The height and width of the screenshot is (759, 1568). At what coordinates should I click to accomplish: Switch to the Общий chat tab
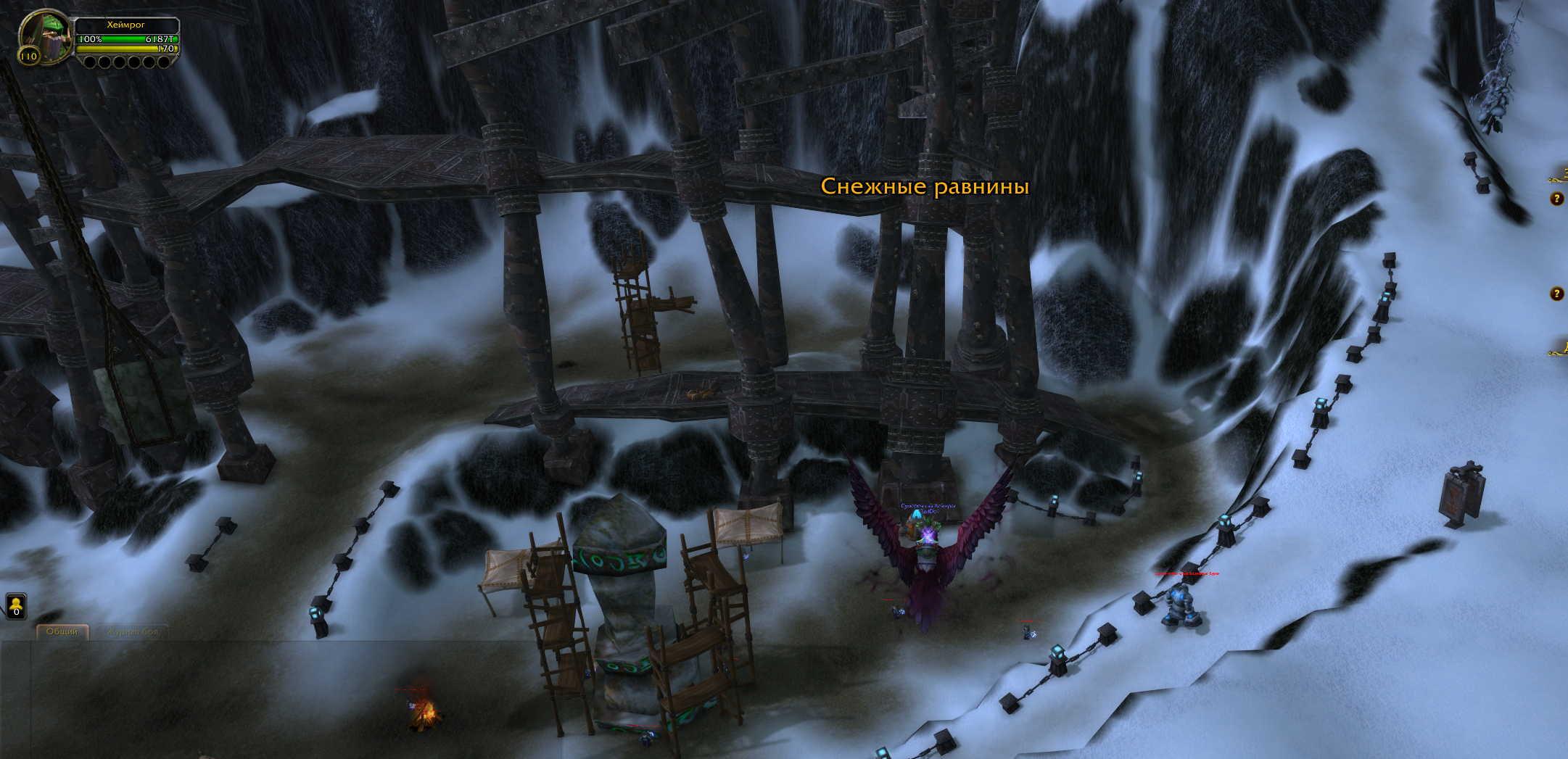[x=62, y=632]
